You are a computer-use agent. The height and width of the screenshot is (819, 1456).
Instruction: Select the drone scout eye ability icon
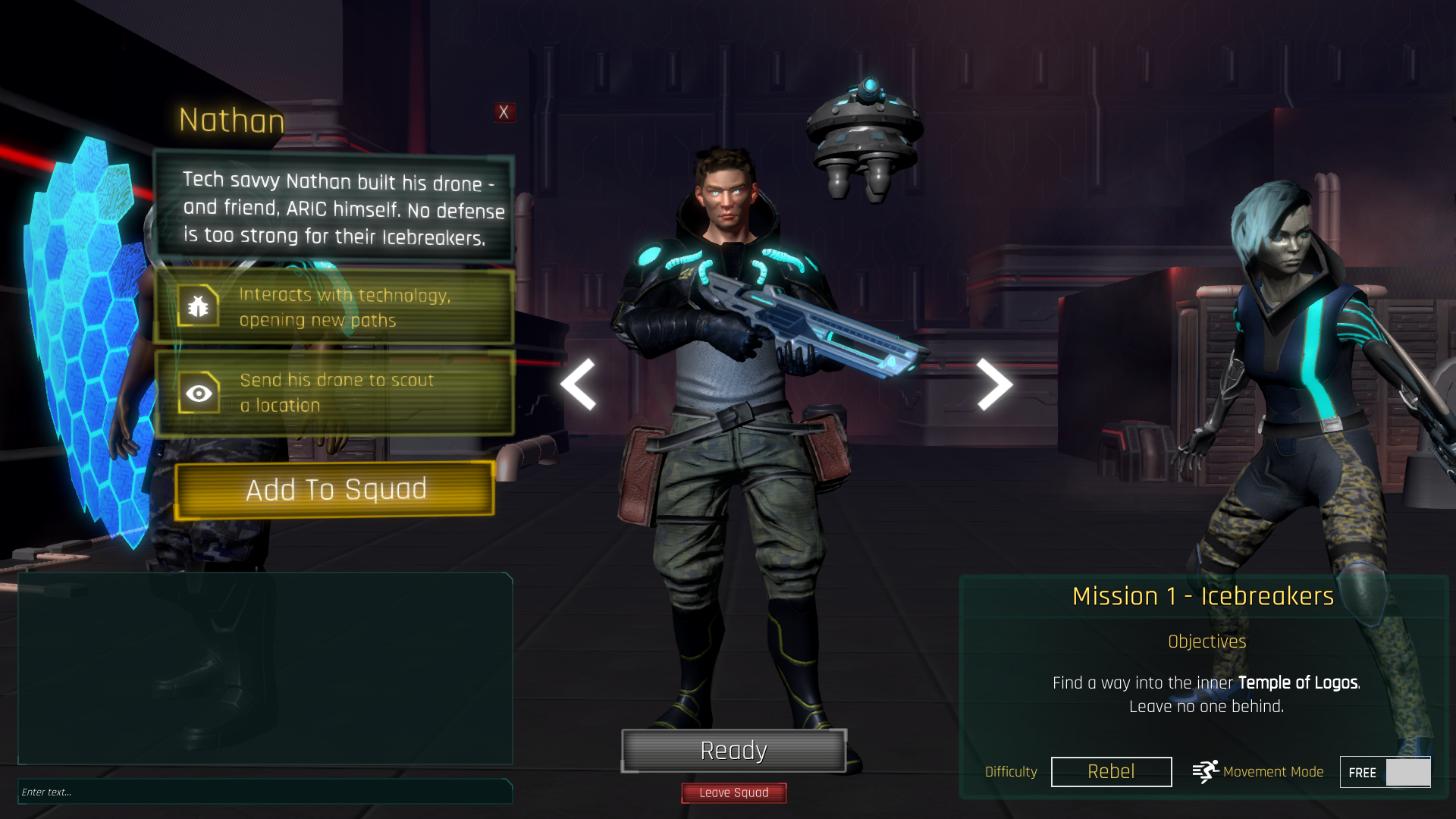click(199, 393)
